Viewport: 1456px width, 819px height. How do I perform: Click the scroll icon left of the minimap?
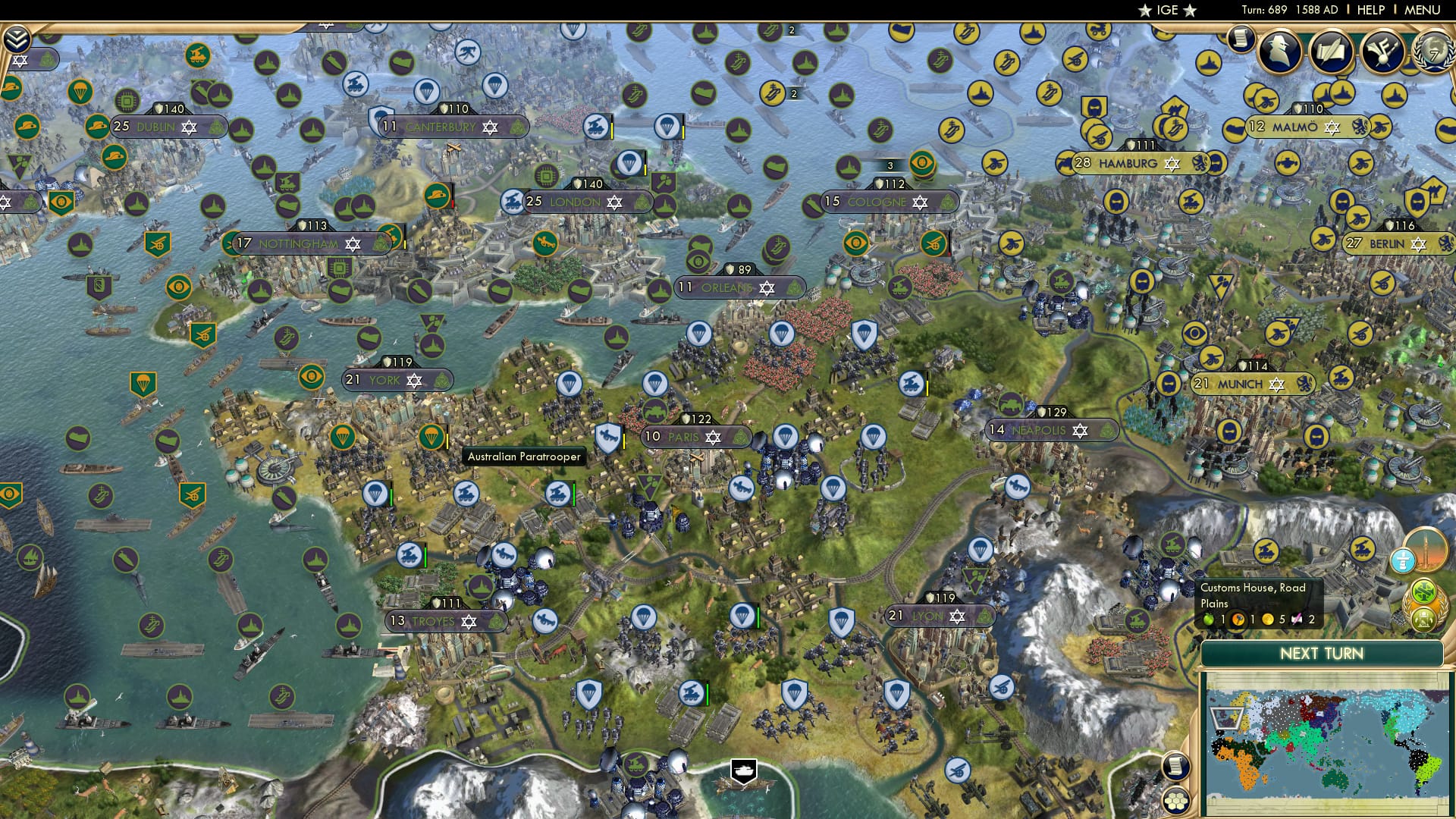click(x=1175, y=767)
